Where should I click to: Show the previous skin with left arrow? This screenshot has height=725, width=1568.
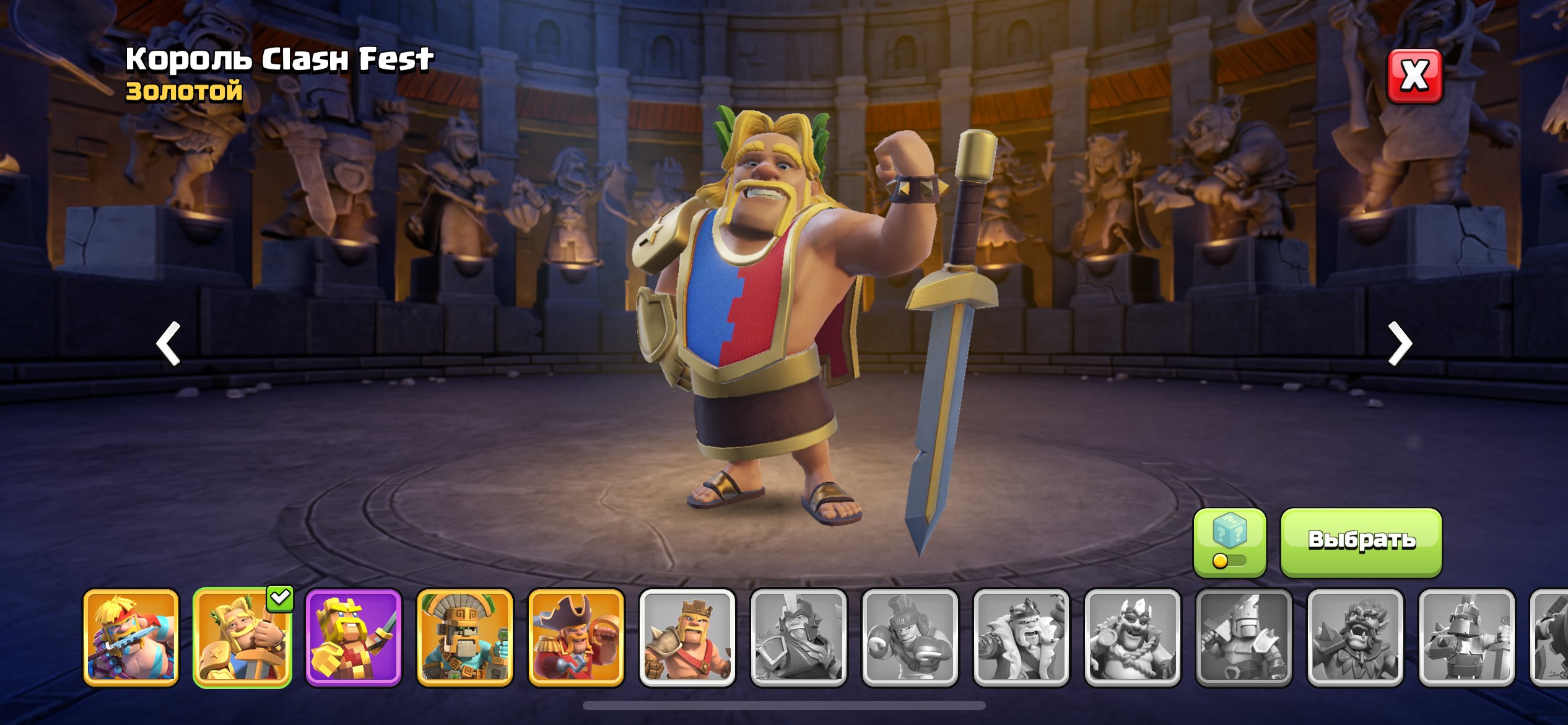click(168, 343)
